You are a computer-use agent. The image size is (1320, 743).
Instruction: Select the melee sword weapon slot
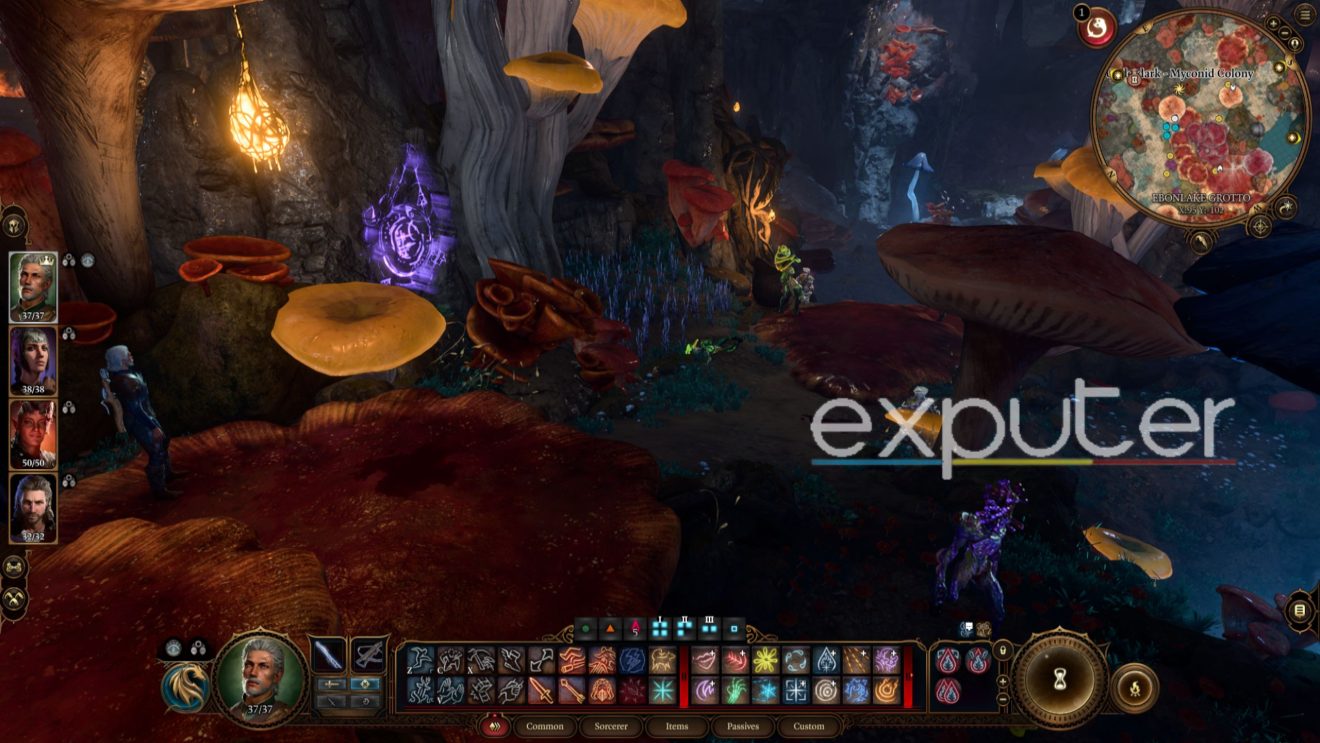click(329, 655)
